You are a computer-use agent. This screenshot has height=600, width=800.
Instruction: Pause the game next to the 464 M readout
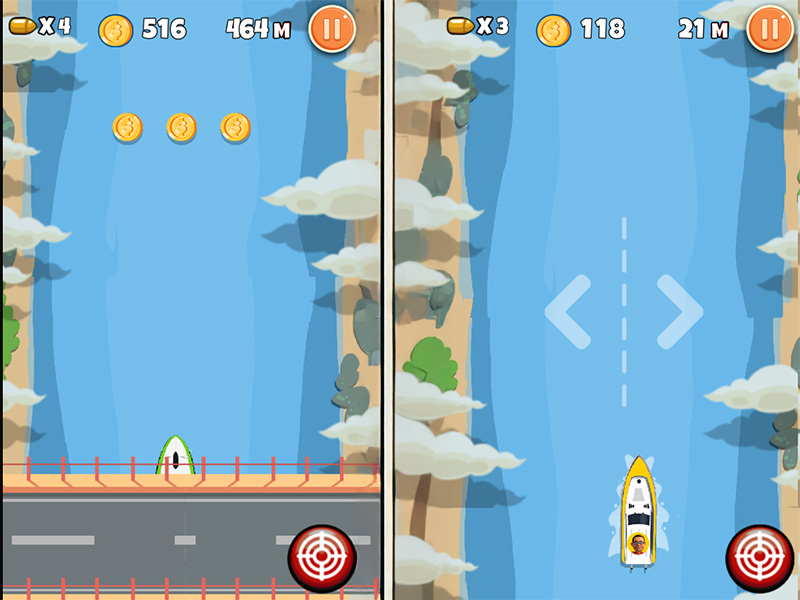click(331, 29)
